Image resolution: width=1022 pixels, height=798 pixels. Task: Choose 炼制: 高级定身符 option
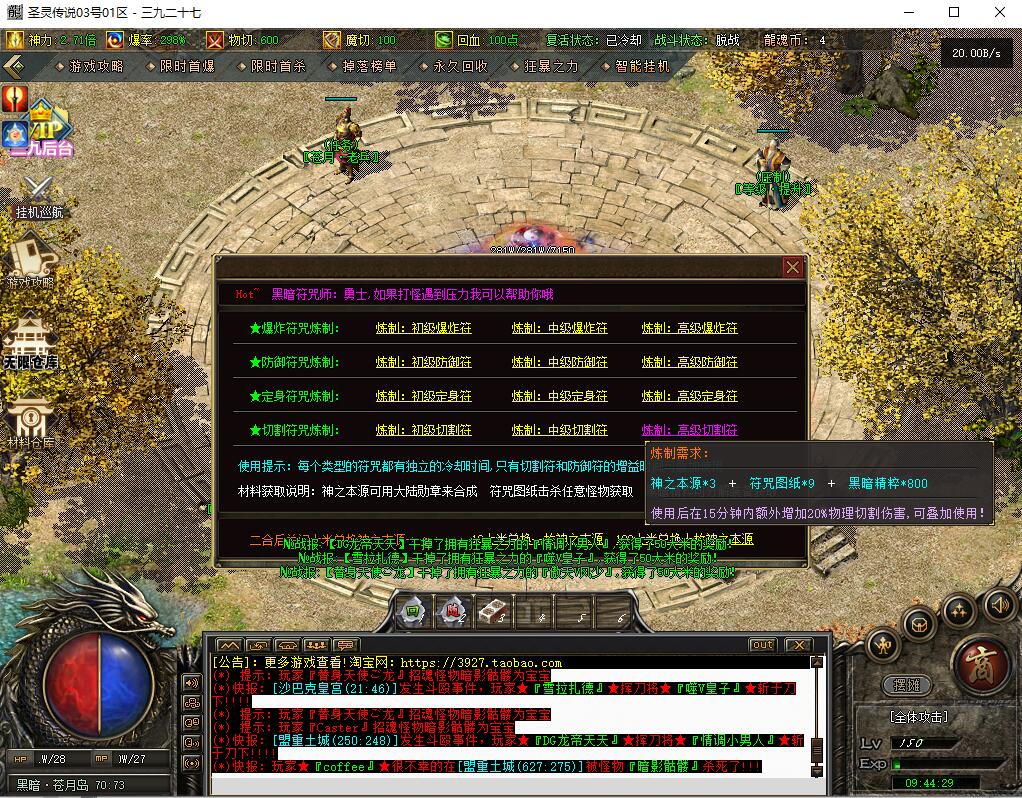click(689, 396)
